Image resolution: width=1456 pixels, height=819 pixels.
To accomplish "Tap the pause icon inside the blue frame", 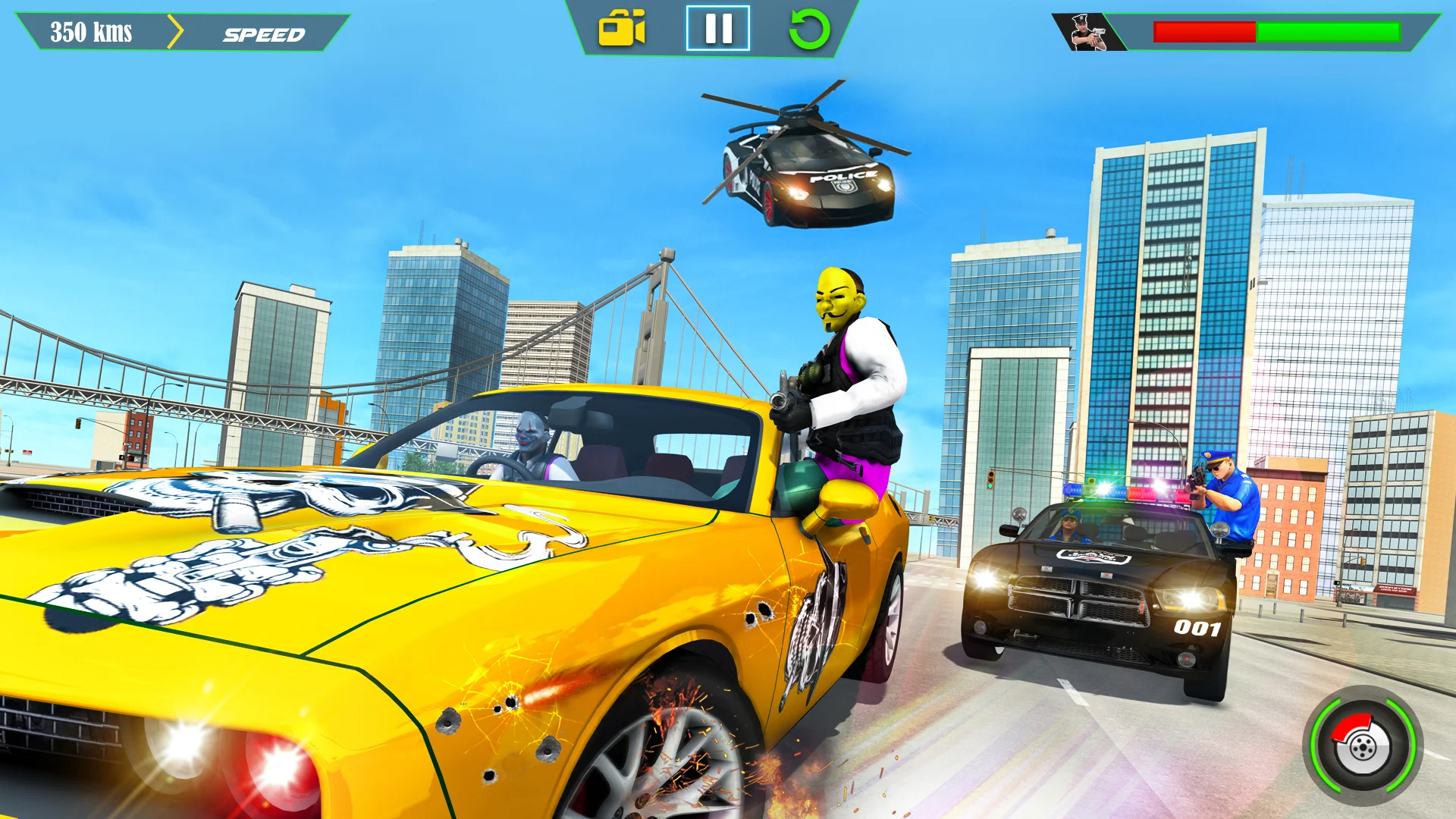I will tap(717, 29).
